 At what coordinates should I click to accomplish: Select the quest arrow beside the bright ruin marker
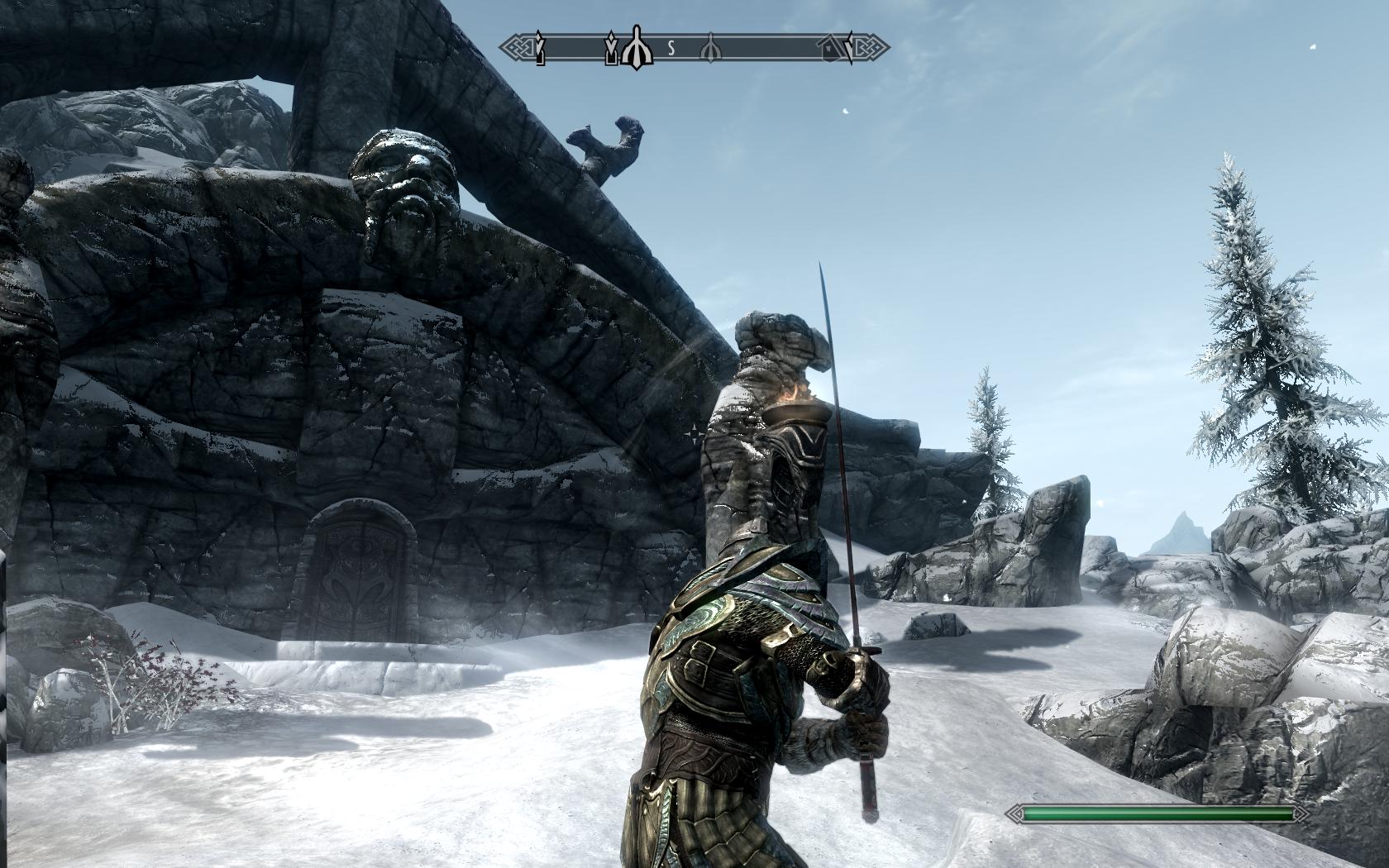click(612, 49)
